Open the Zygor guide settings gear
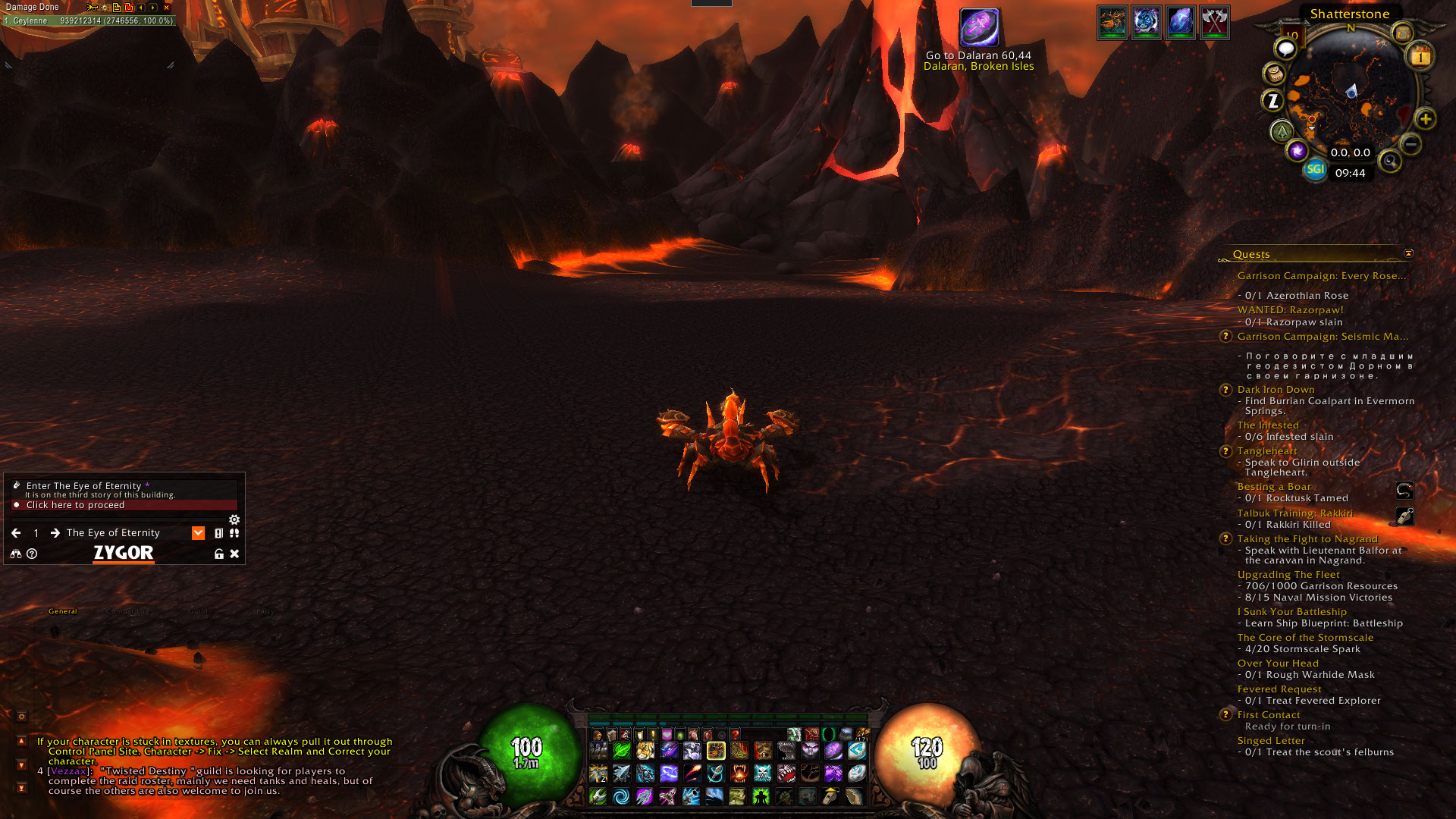The height and width of the screenshot is (819, 1456). (x=234, y=519)
